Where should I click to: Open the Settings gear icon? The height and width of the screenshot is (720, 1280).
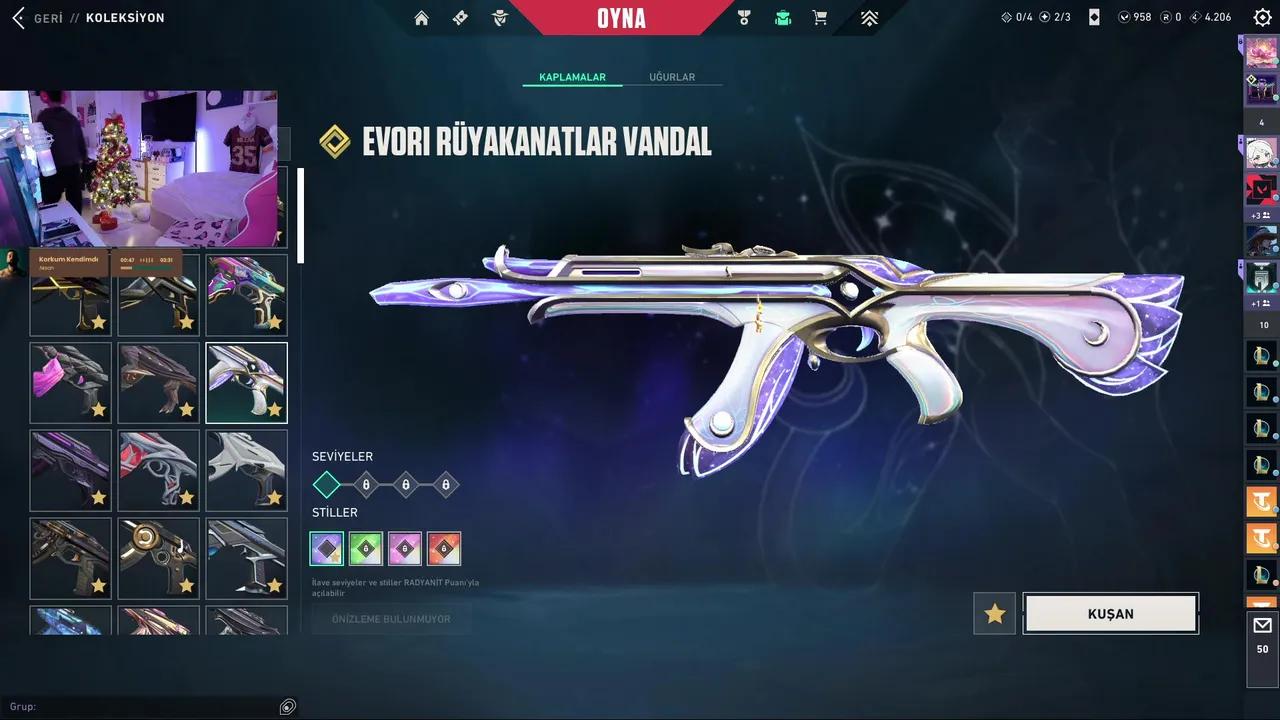[x=1262, y=17]
